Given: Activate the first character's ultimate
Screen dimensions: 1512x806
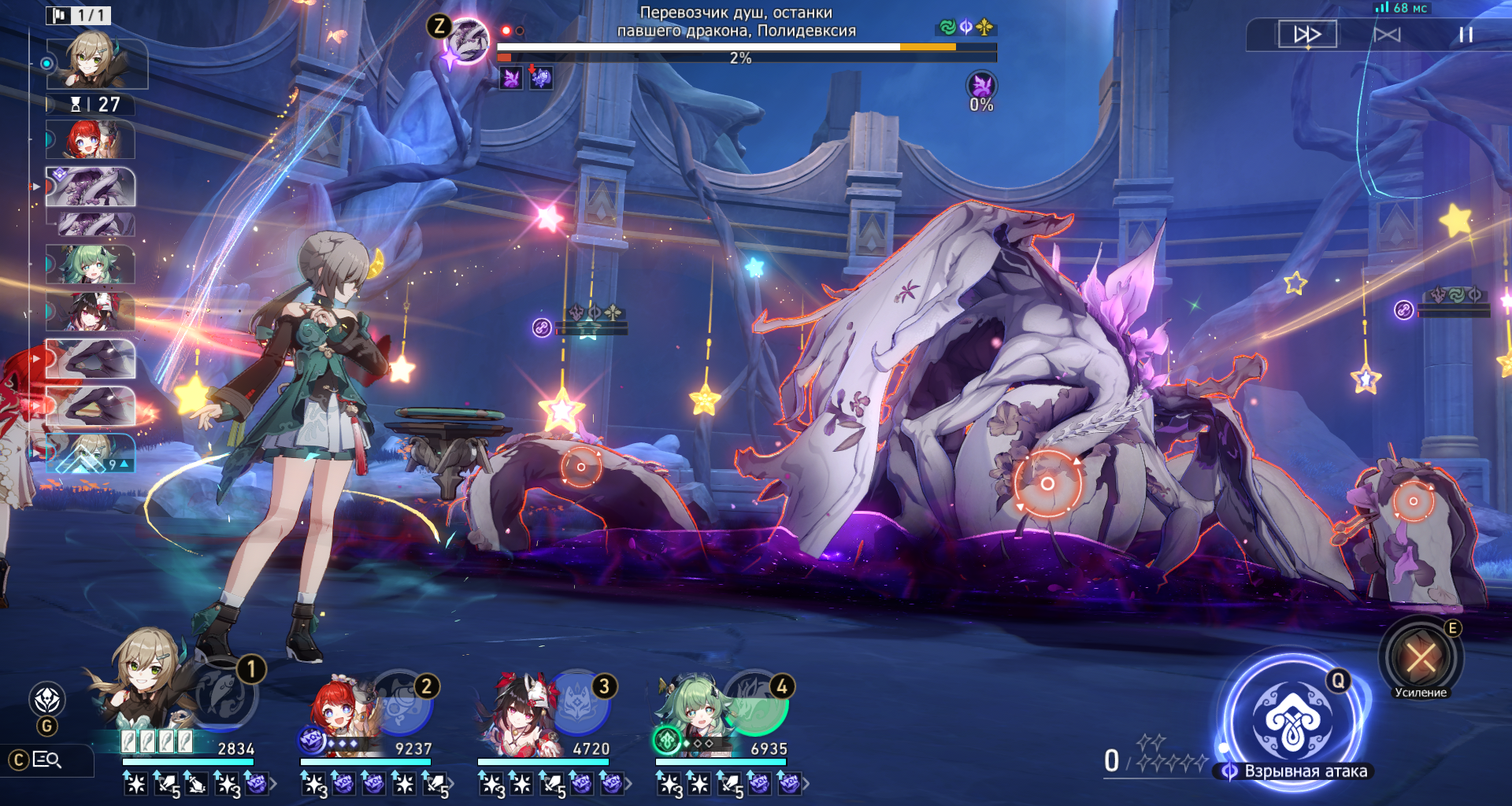Looking at the screenshot, I should pos(224,694).
